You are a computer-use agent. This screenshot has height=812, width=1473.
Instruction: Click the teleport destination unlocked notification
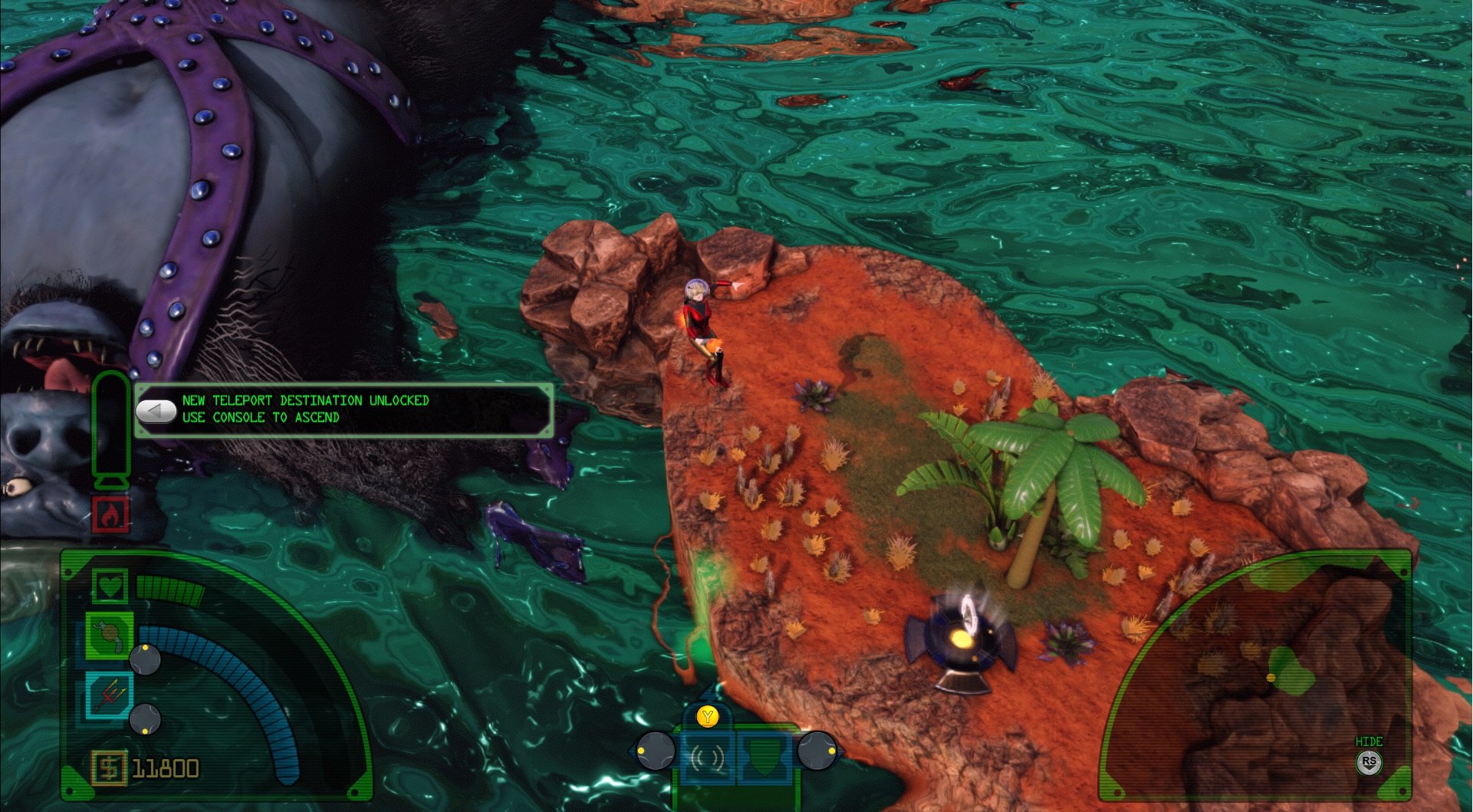point(344,409)
